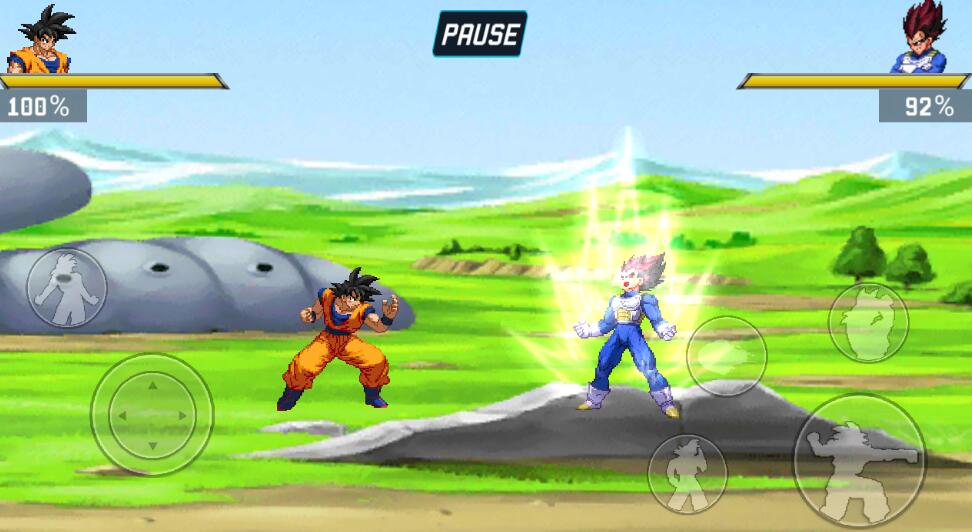
Task: Tap the large punch attack button
Action: click(x=859, y=460)
